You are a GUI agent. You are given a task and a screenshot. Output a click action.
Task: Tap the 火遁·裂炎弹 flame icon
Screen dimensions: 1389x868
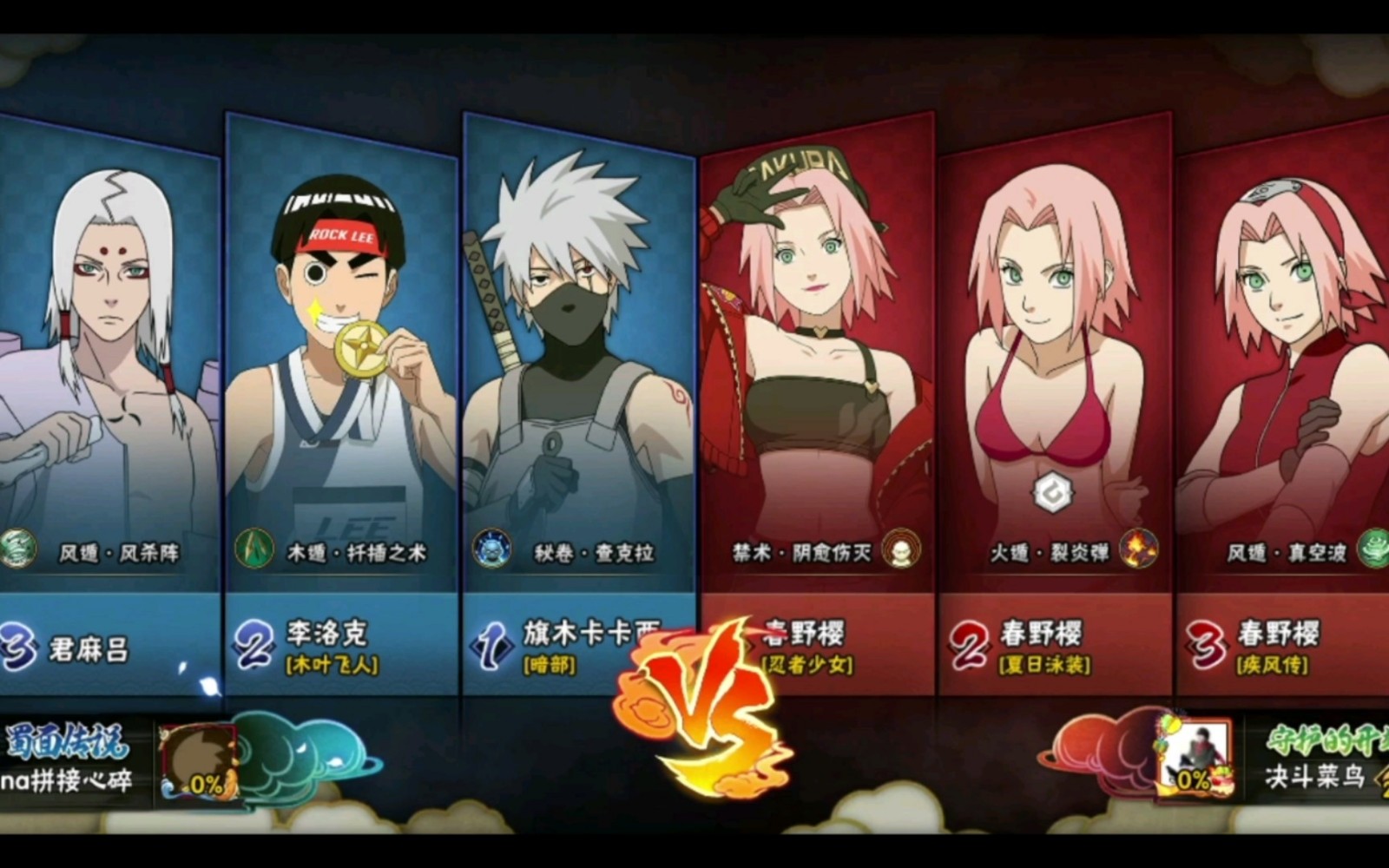pos(1138,549)
